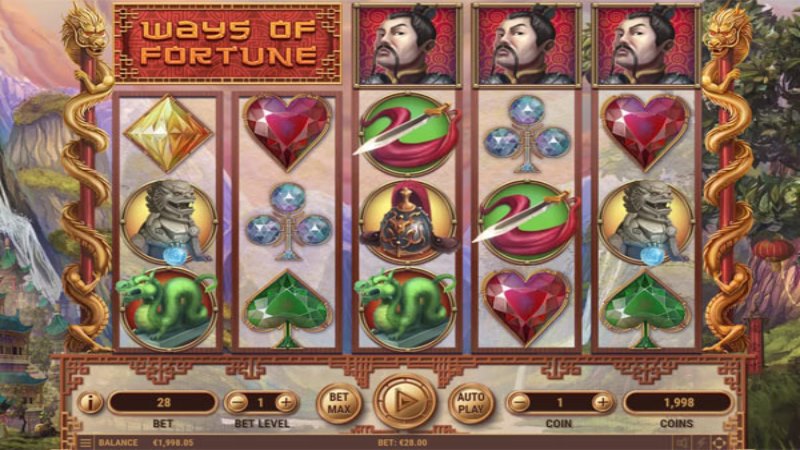Open the paytable info button

pos(90,403)
